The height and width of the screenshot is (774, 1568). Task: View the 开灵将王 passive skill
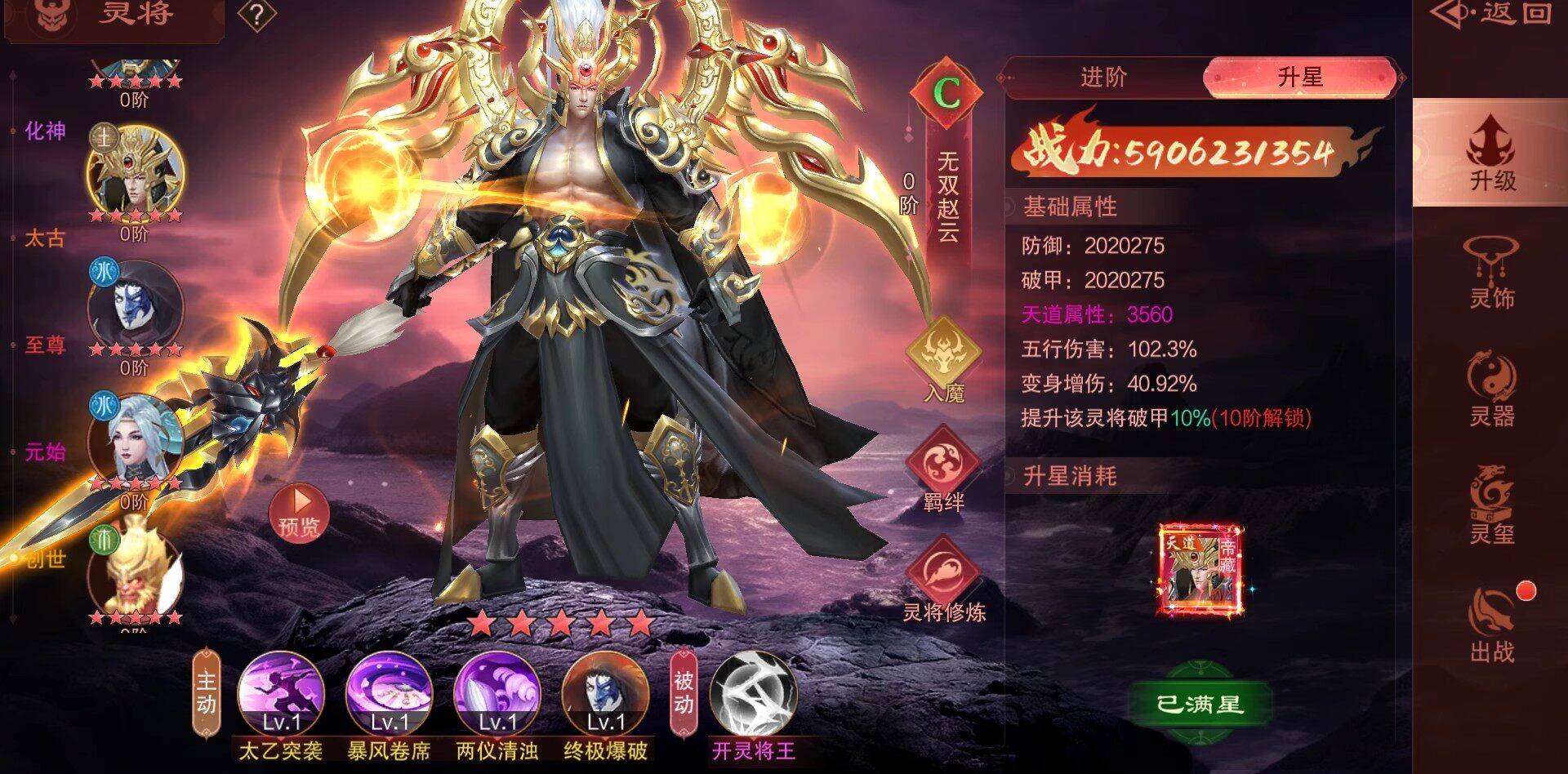pos(753,694)
